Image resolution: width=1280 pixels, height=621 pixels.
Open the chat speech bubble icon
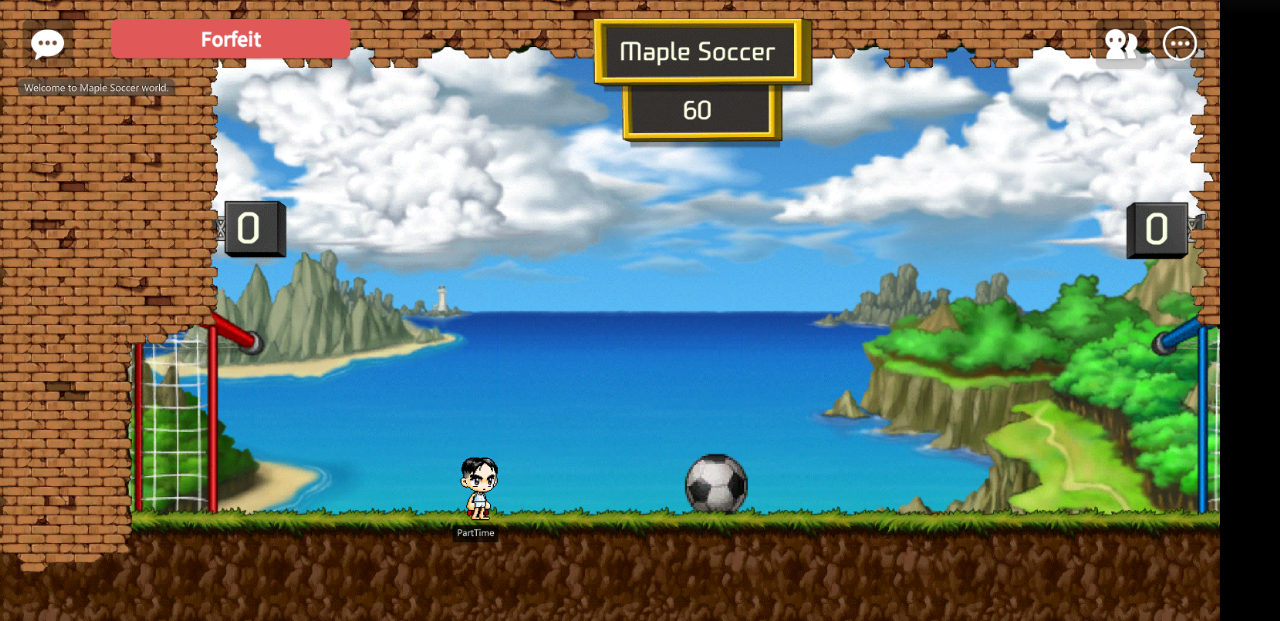(x=47, y=44)
